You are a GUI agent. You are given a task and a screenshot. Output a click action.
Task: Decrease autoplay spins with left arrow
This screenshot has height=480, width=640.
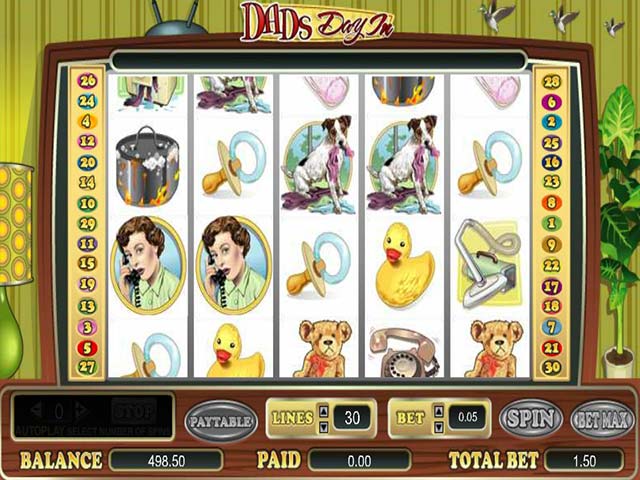pyautogui.click(x=35, y=411)
